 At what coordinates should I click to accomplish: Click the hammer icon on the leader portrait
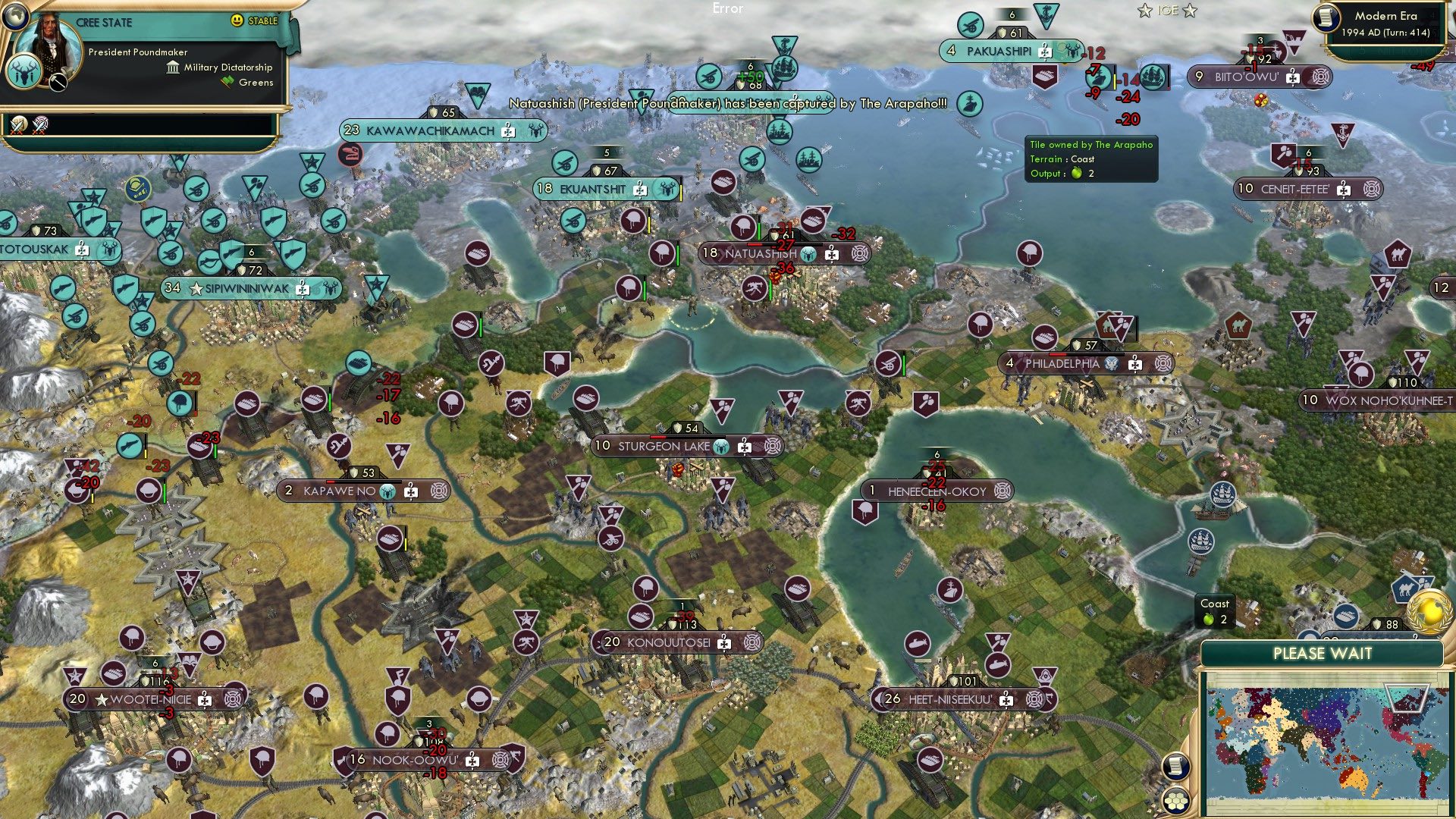57,82
